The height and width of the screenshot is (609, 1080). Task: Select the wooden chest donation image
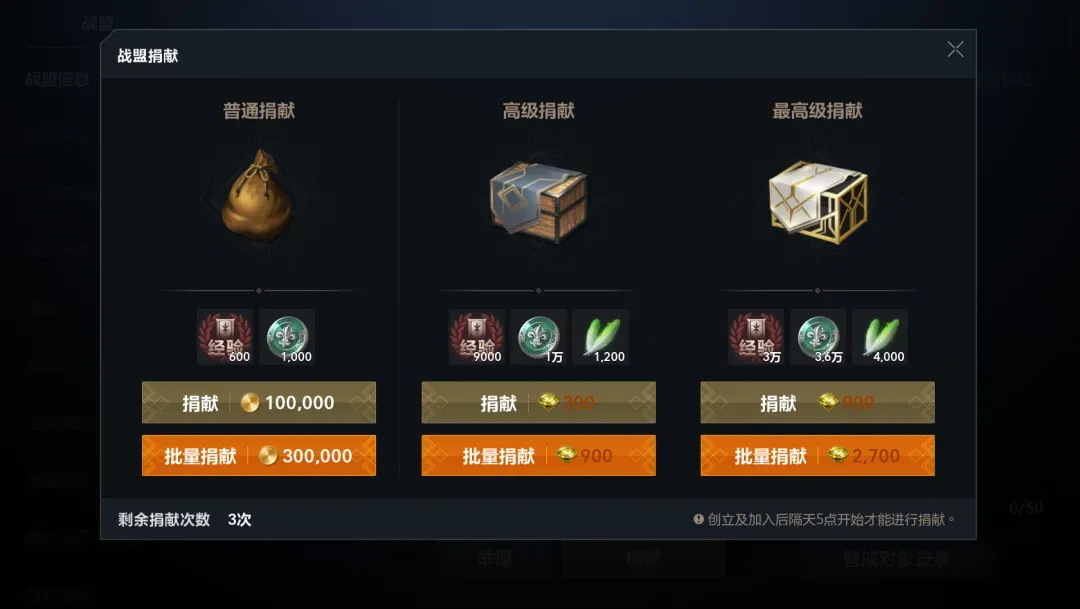point(538,197)
